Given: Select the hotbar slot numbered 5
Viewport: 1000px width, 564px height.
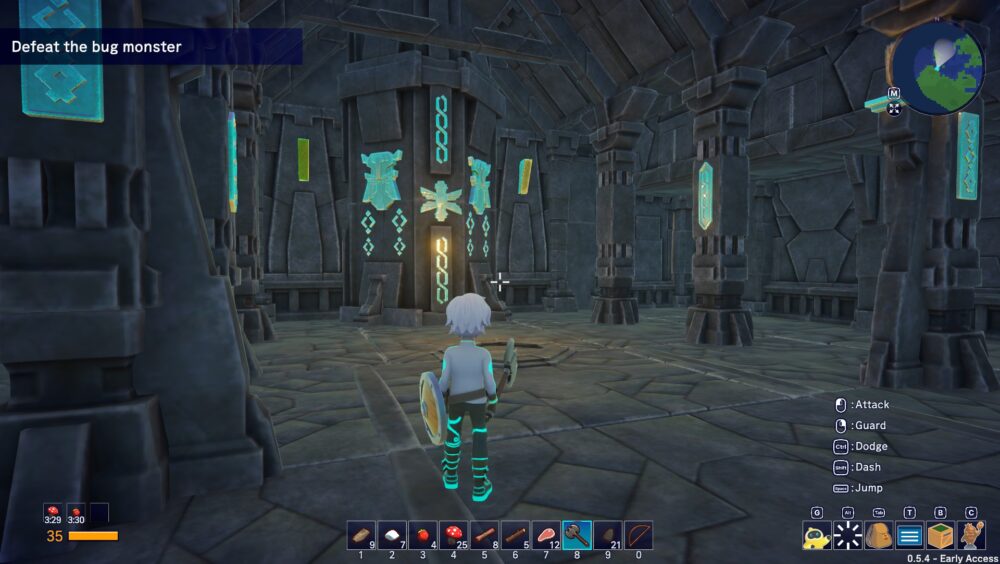Looking at the screenshot, I should (x=484, y=535).
